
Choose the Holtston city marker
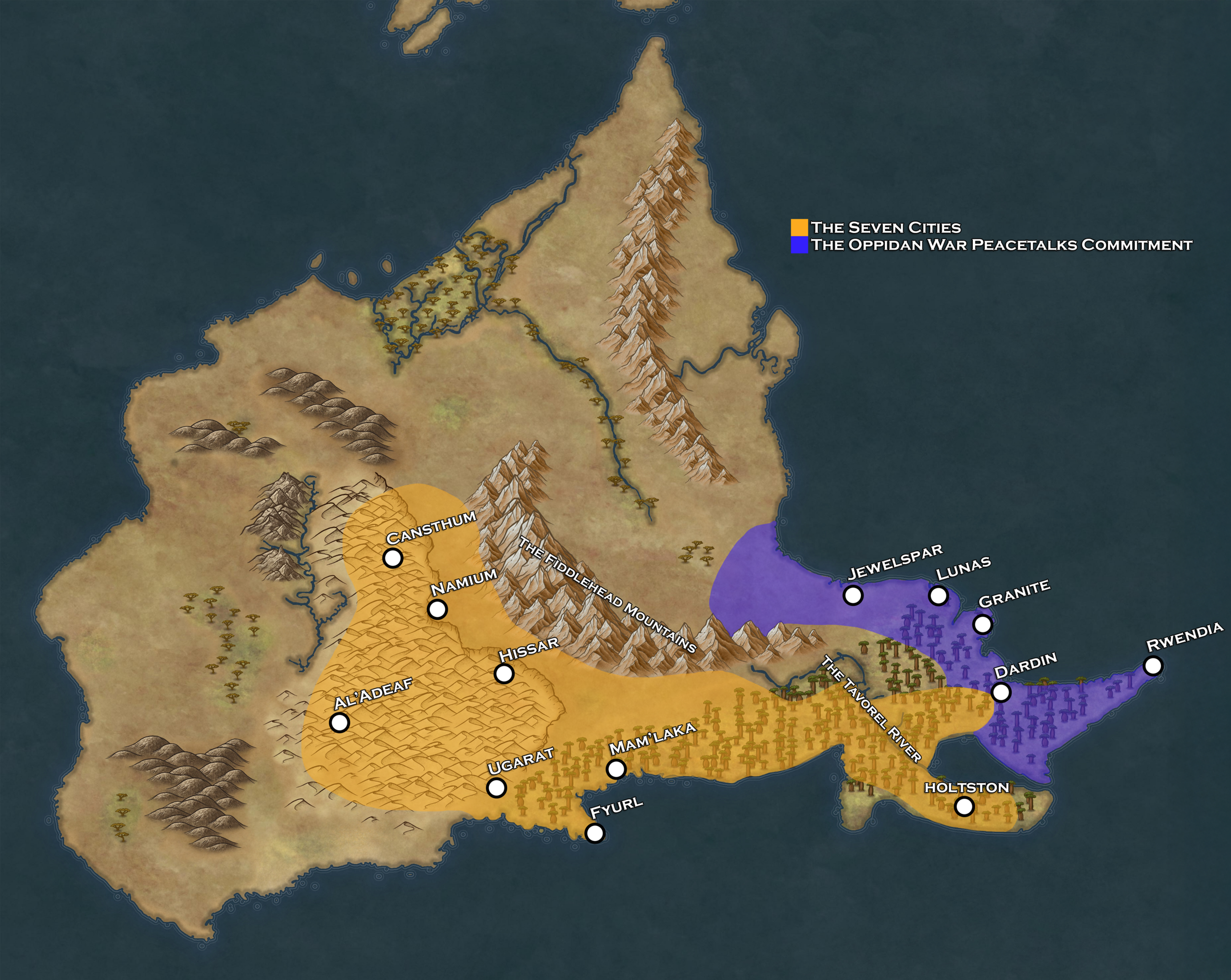point(964,806)
